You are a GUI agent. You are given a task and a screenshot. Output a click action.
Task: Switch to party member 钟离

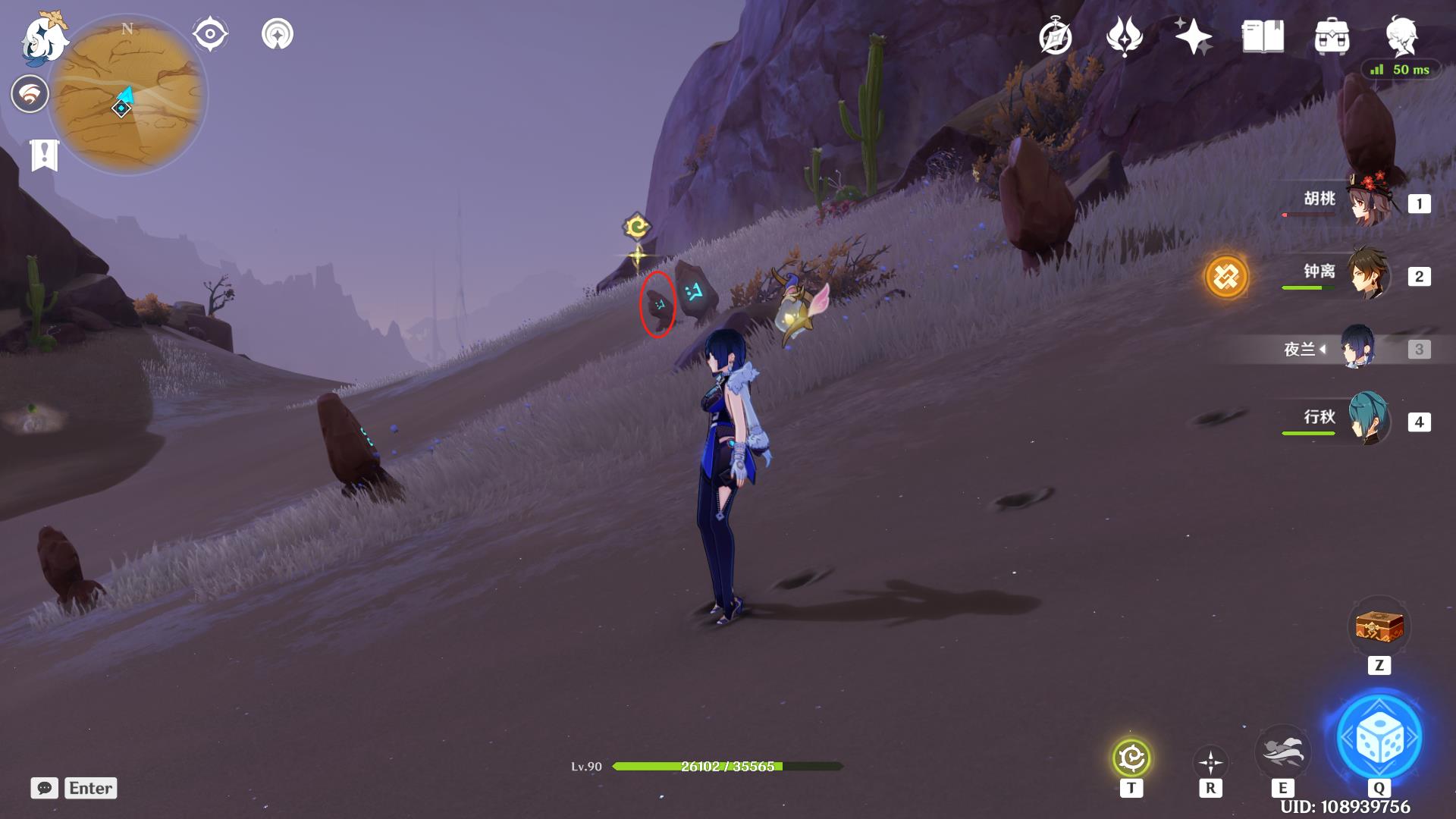1370,274
